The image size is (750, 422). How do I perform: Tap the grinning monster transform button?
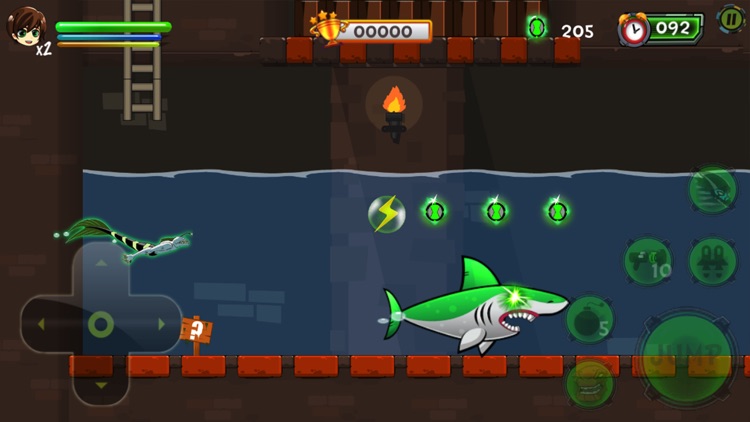(590, 384)
